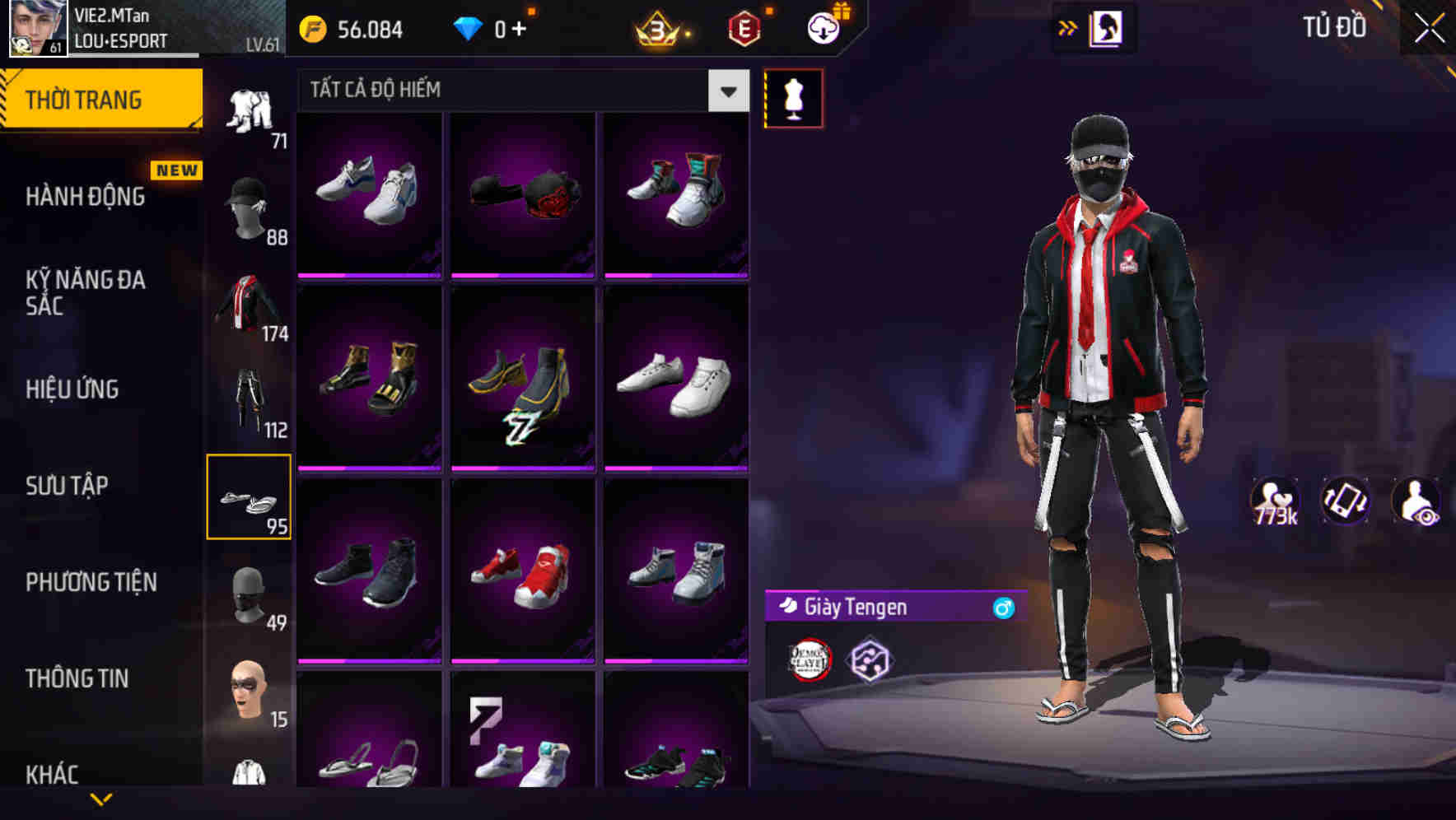This screenshot has width=1456, height=820.
Task: Expand the sidebar with the bottom chevron
Action: coord(100,799)
